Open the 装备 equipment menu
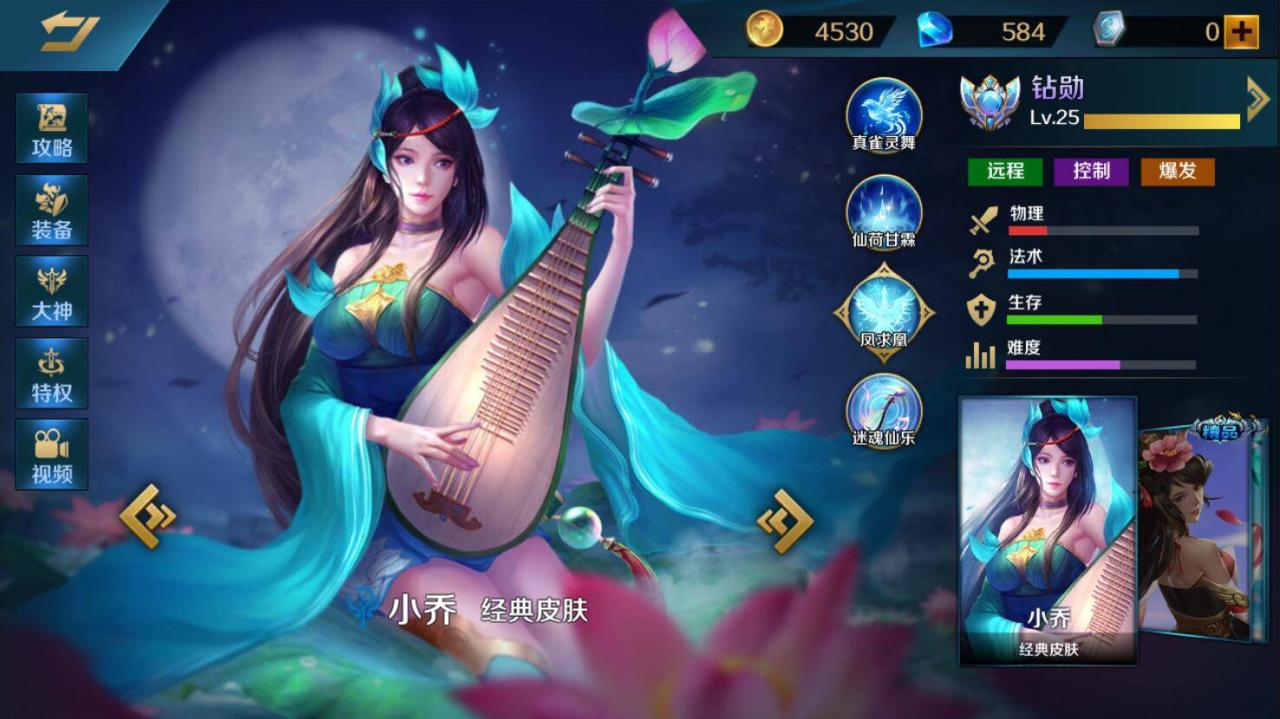1280x719 pixels. coord(52,210)
